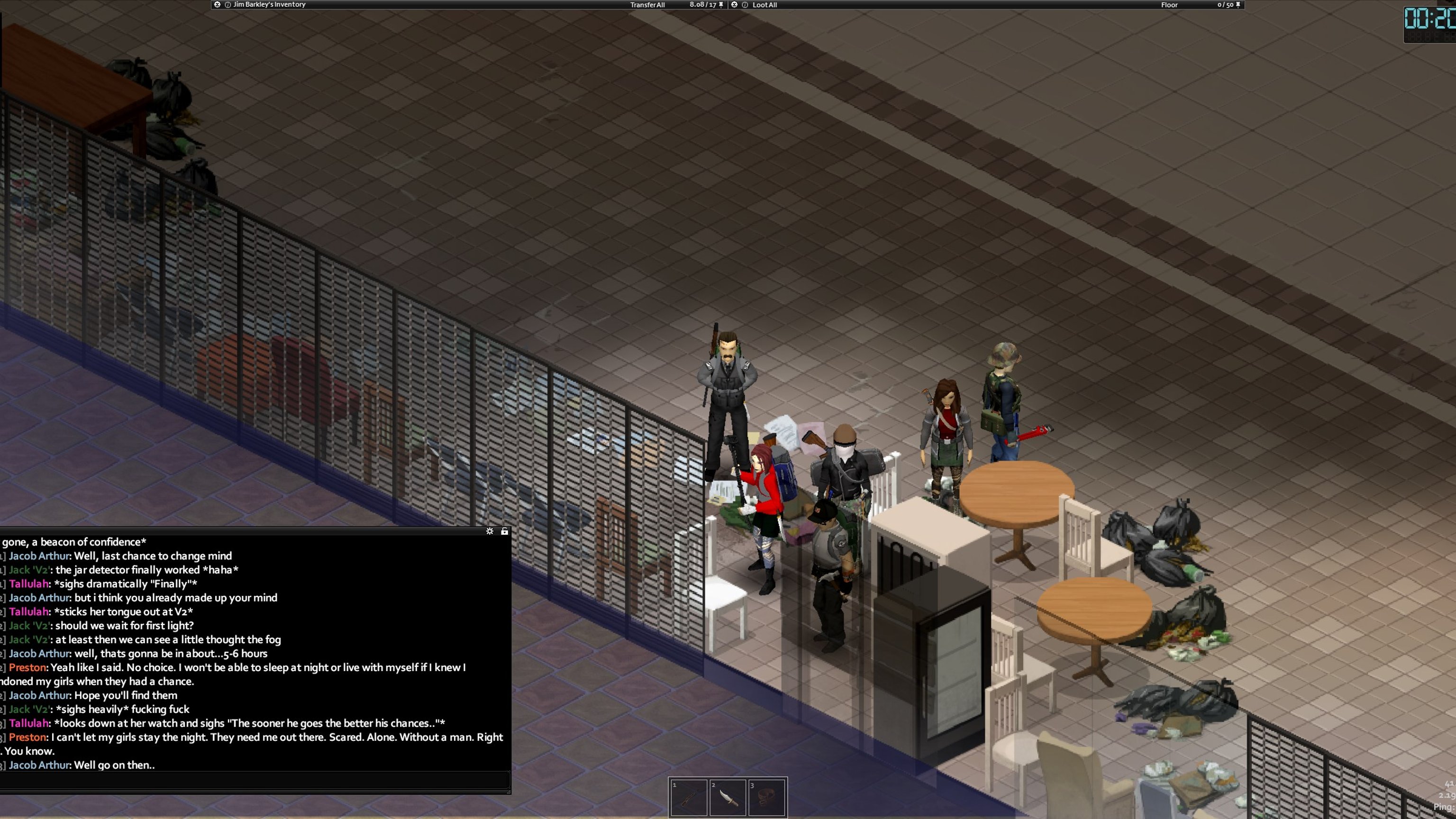Focus the chat text entry box
The image size is (1456, 819).
click(255, 781)
